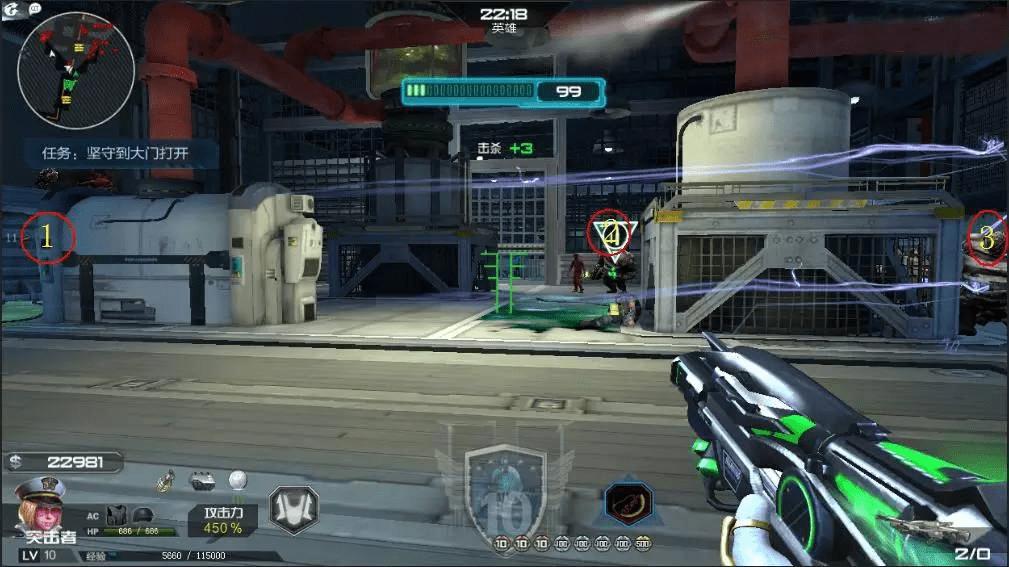Activate the hexagonal armor skill icon
The width and height of the screenshot is (1009, 567).
click(x=293, y=509)
